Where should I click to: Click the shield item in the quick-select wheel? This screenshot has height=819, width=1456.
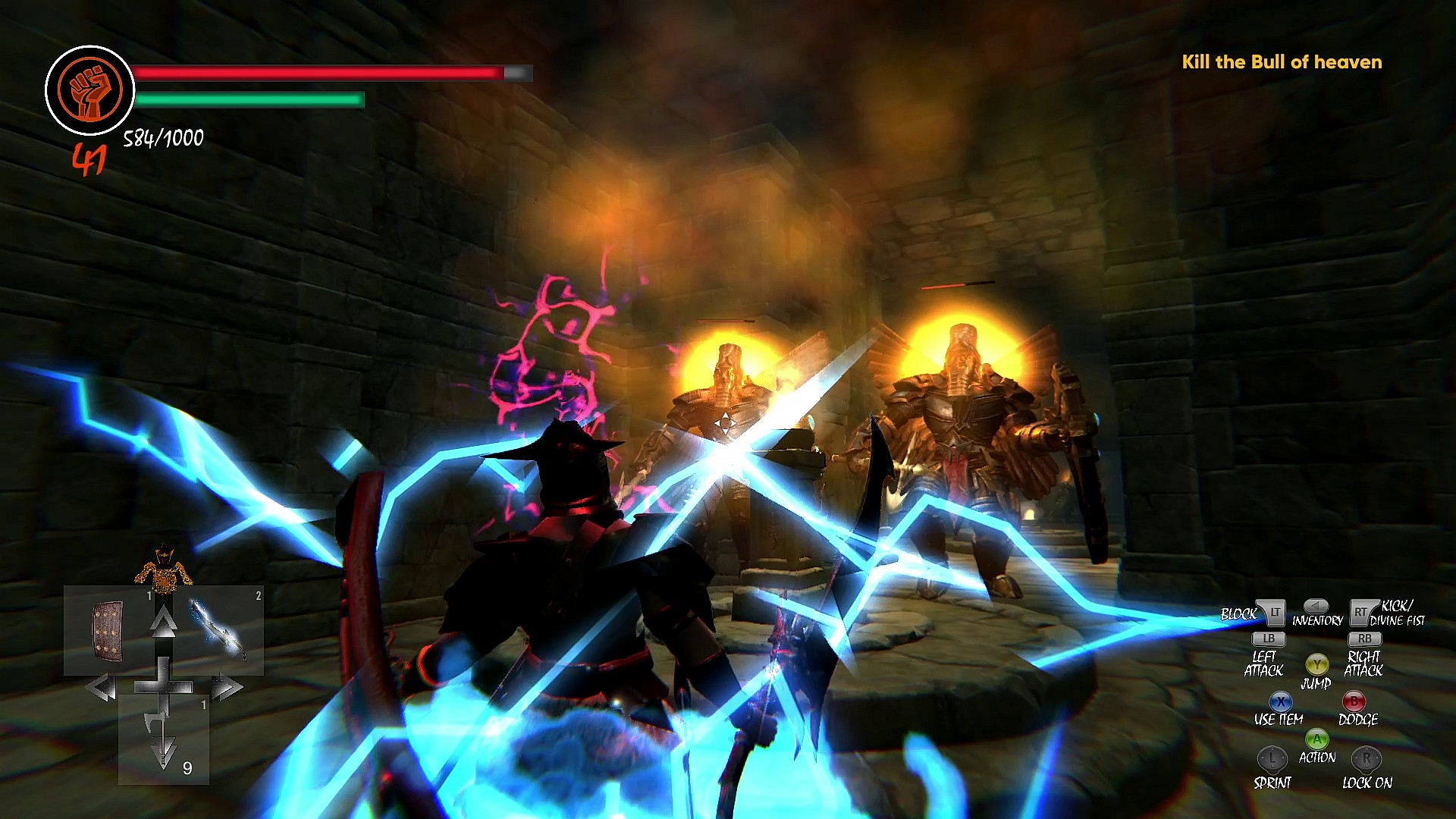[x=108, y=631]
